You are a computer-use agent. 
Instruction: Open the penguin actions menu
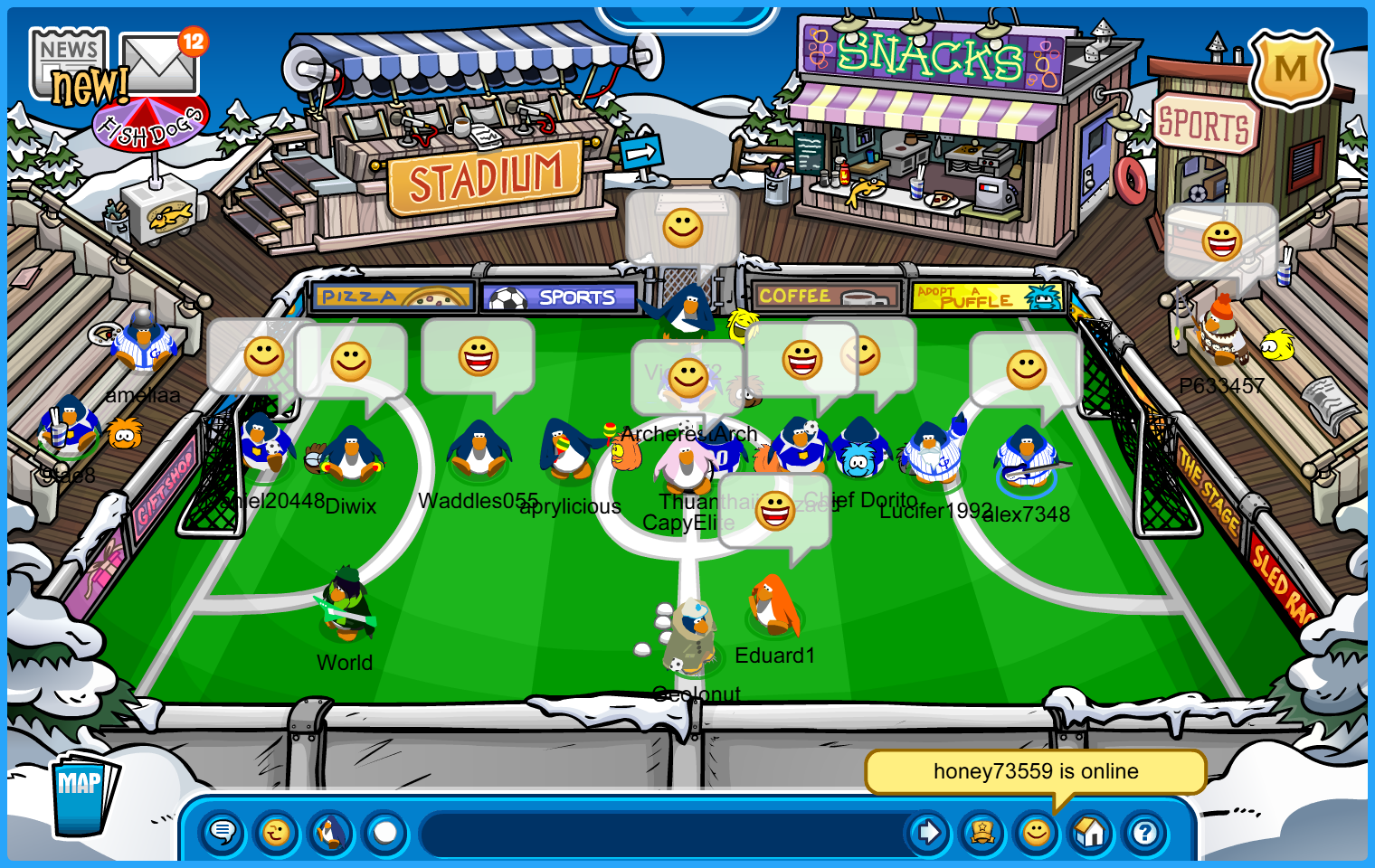(331, 832)
